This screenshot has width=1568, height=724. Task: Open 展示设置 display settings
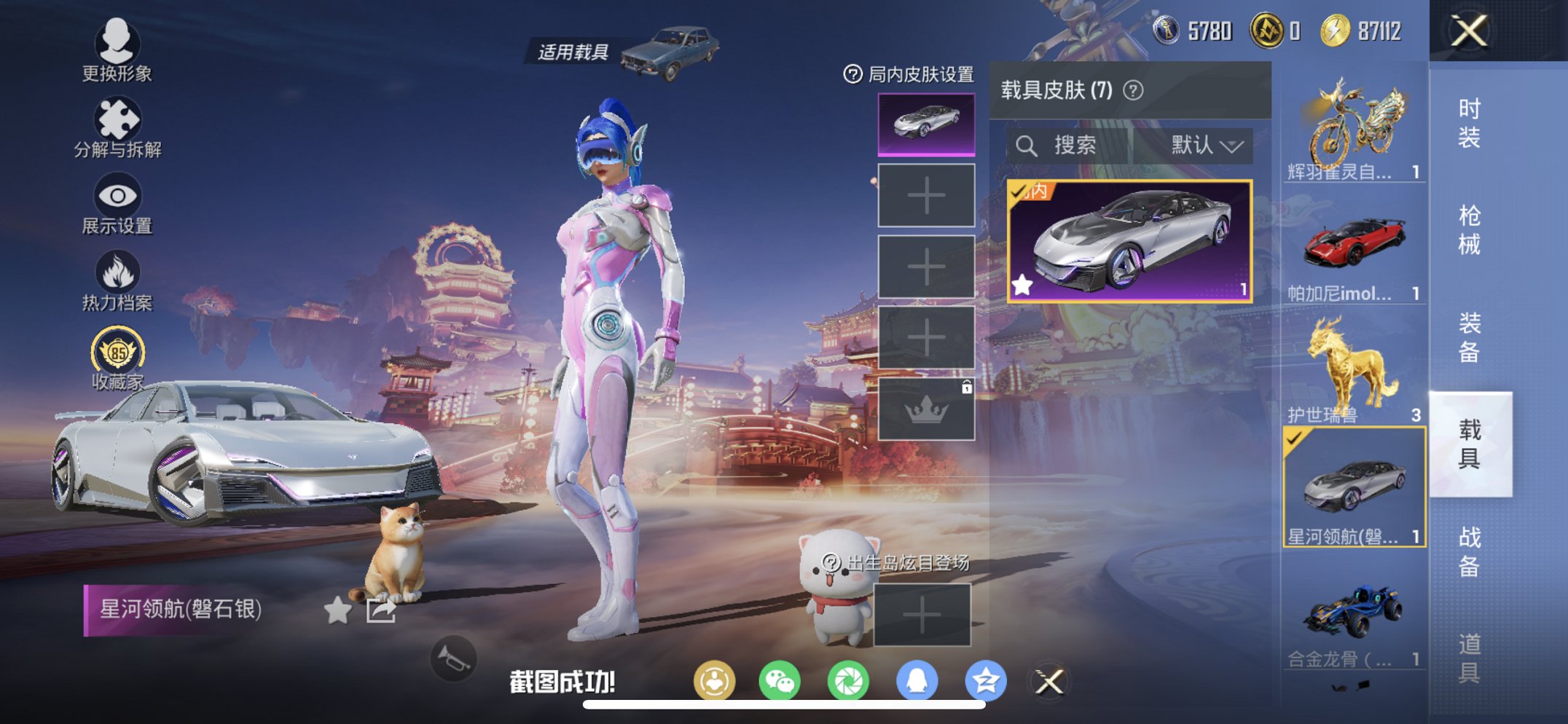(x=117, y=200)
